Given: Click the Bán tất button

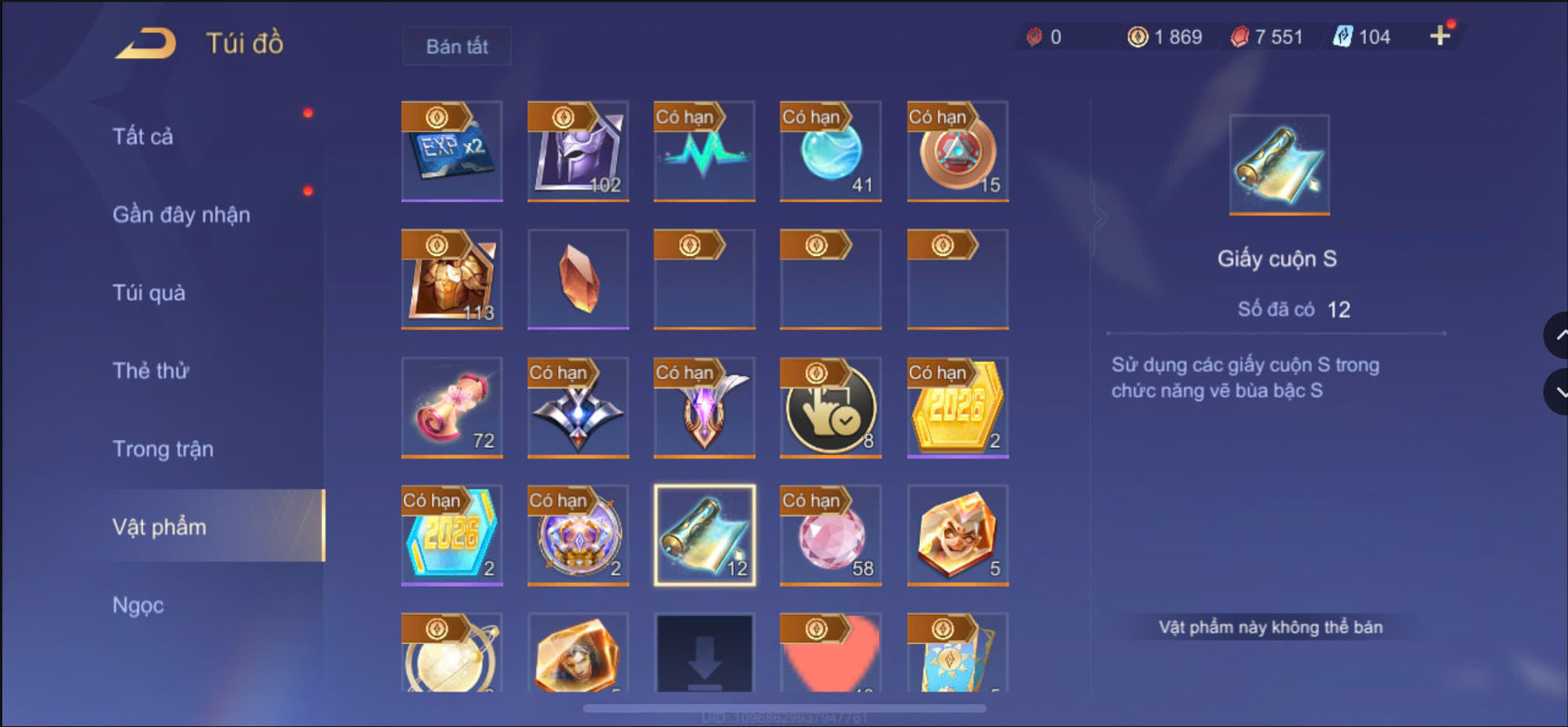Looking at the screenshot, I should (x=456, y=46).
